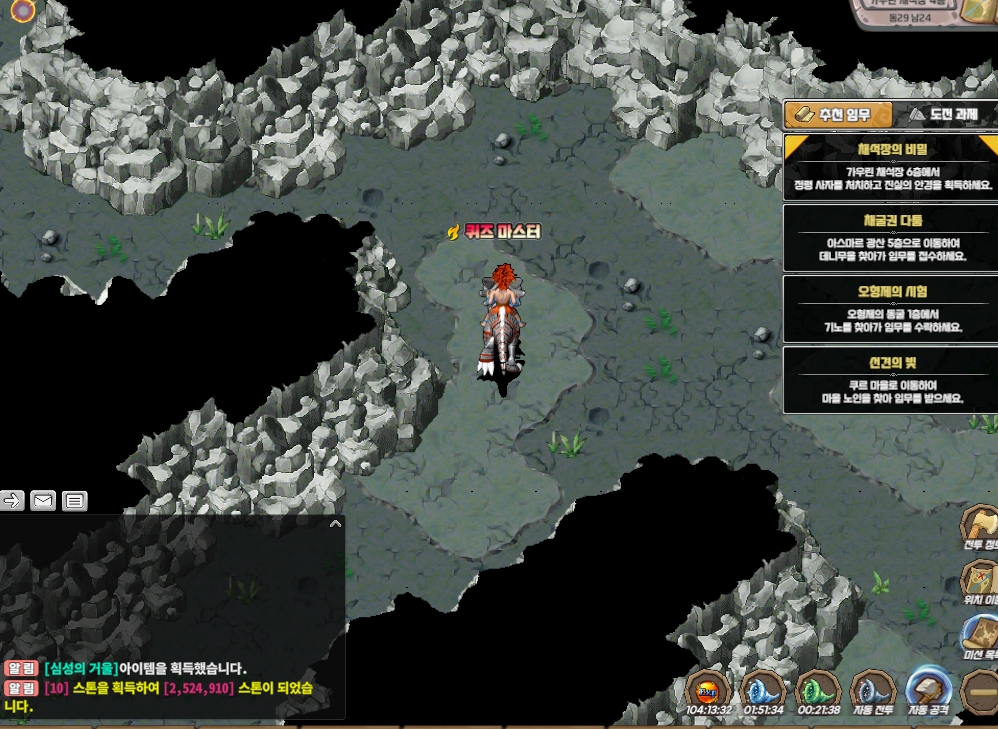Toggle the 자동 전투 button

(x=871, y=688)
